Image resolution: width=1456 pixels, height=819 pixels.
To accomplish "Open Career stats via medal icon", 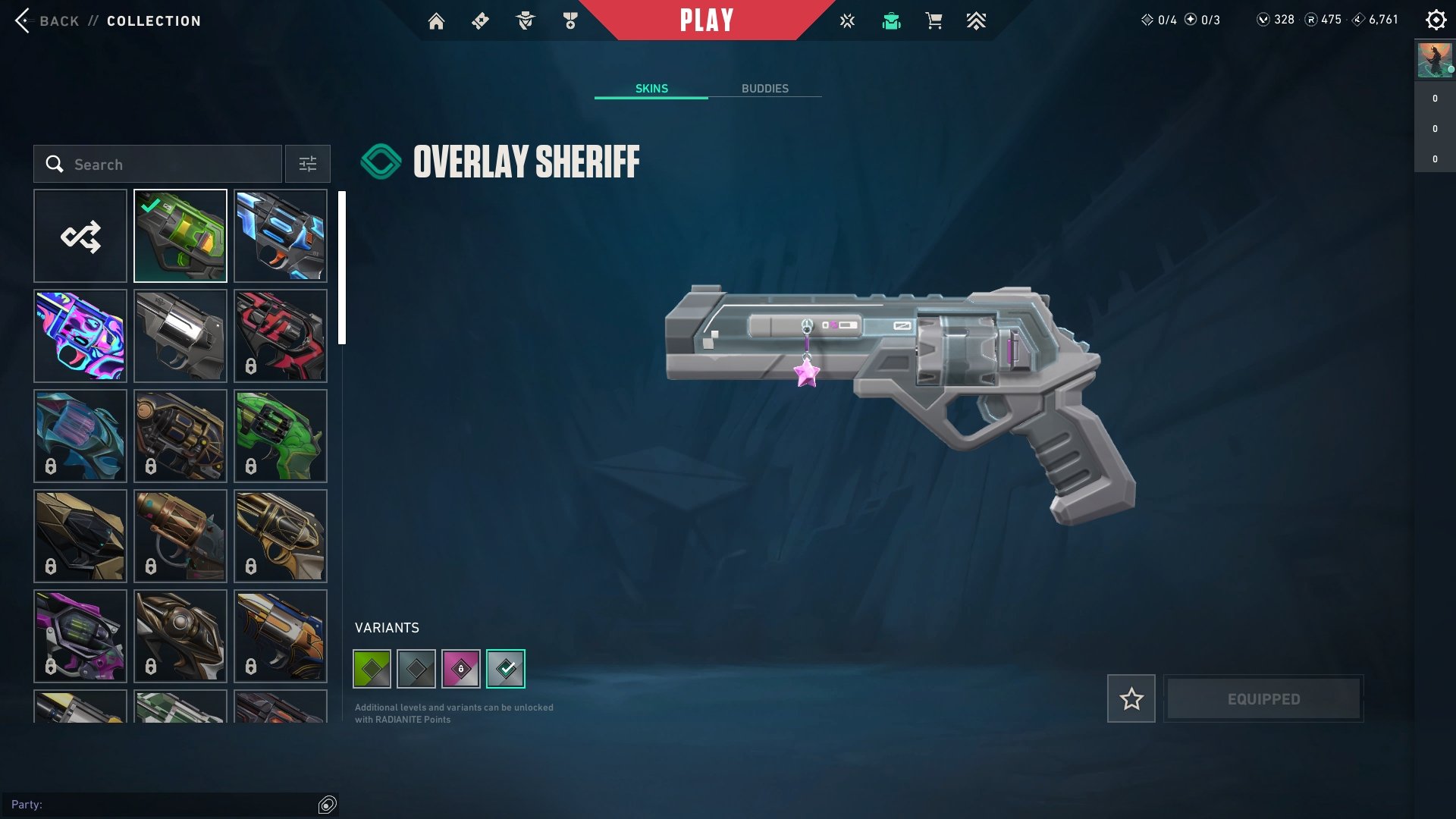I will tap(570, 20).
